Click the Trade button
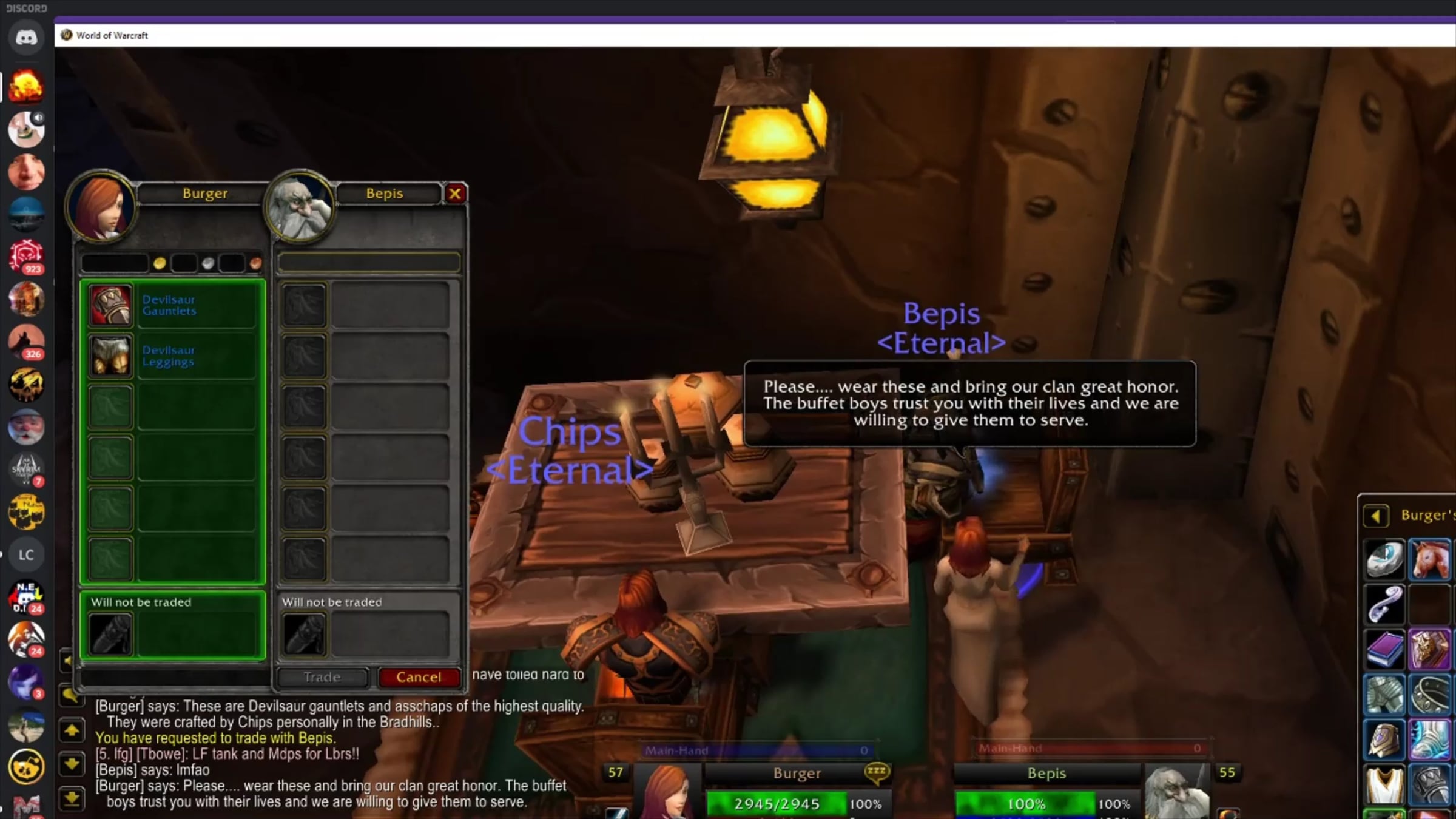 (x=322, y=677)
